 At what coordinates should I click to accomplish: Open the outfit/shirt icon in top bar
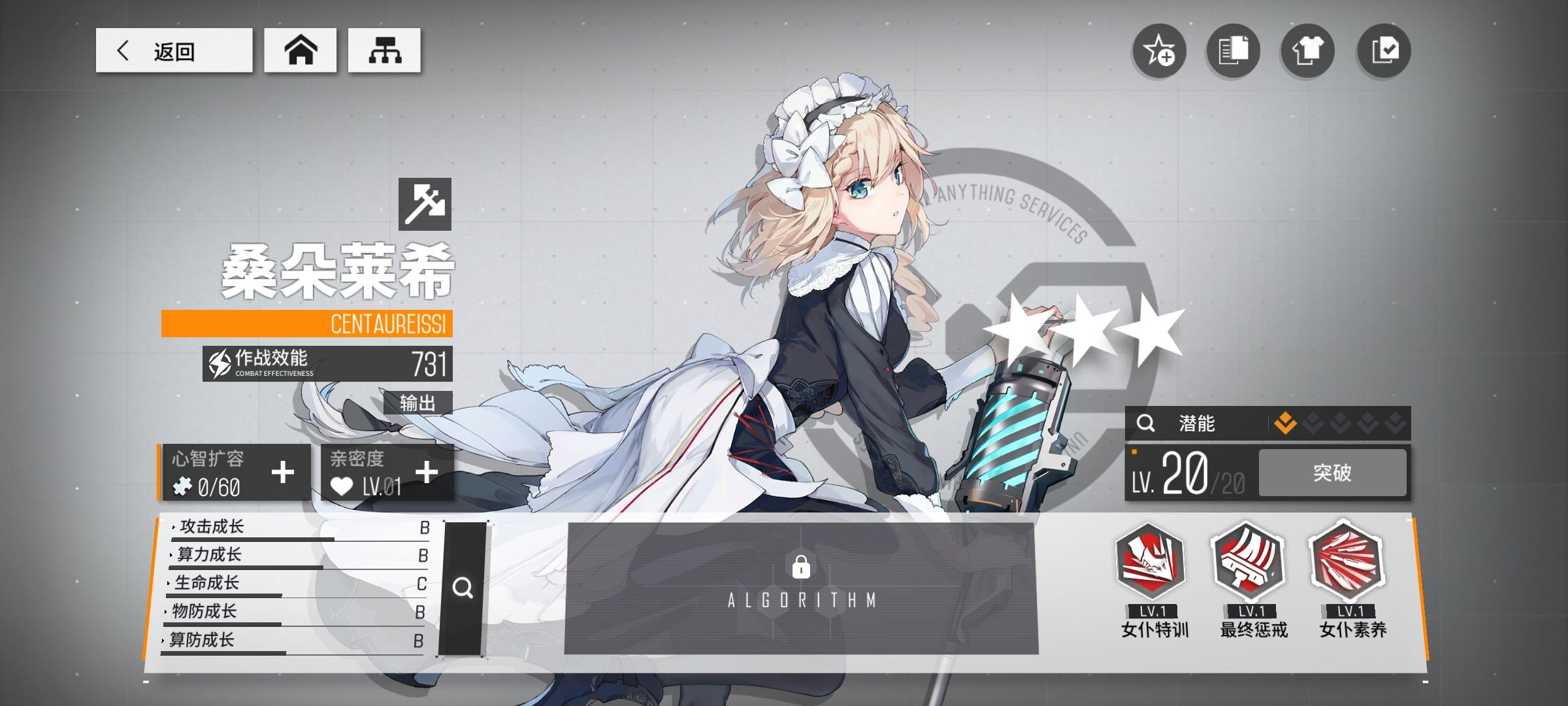click(1308, 51)
